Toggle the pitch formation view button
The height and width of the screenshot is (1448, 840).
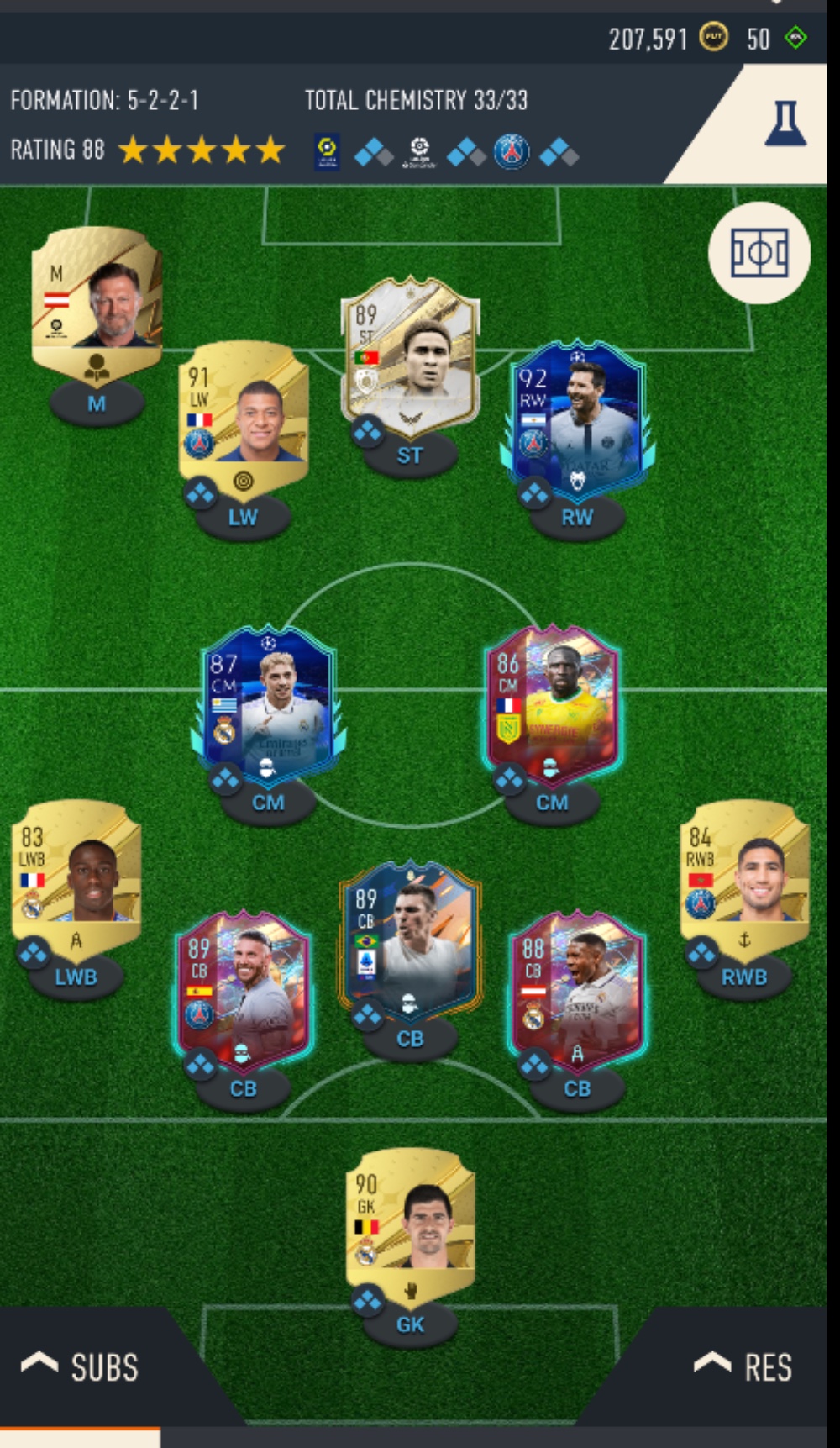(759, 253)
